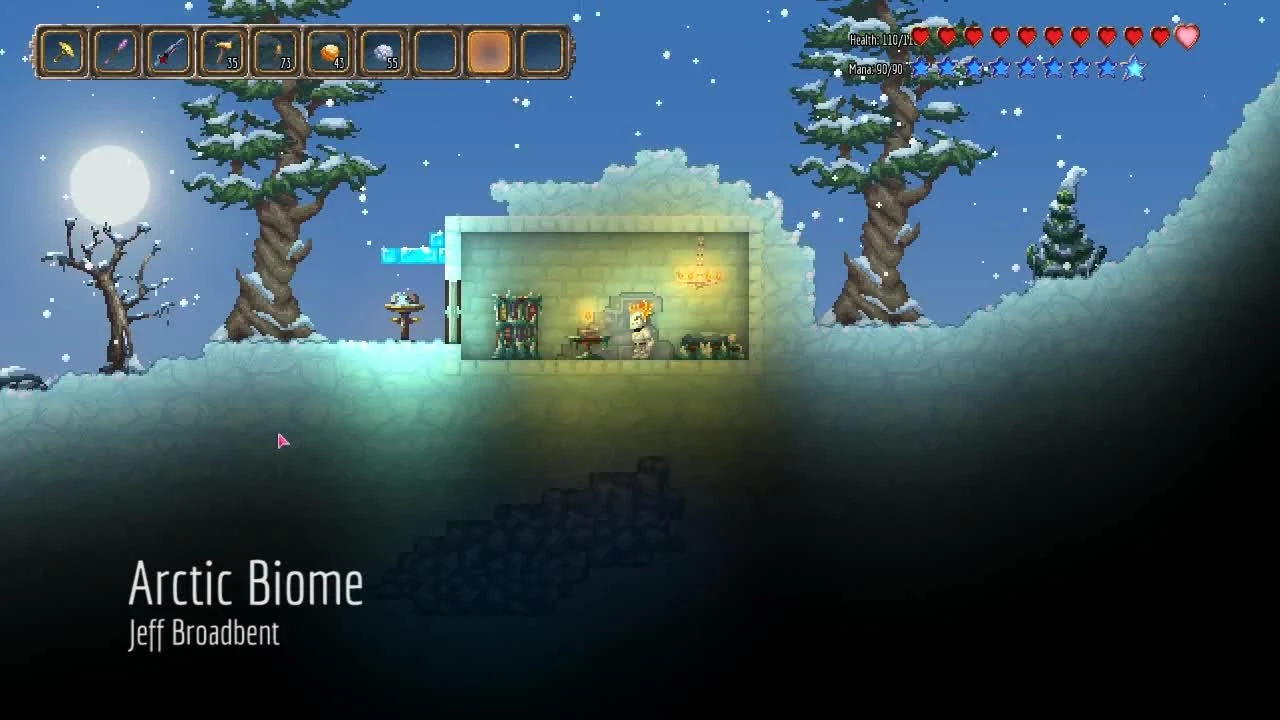Click the candle on the table

click(586, 316)
